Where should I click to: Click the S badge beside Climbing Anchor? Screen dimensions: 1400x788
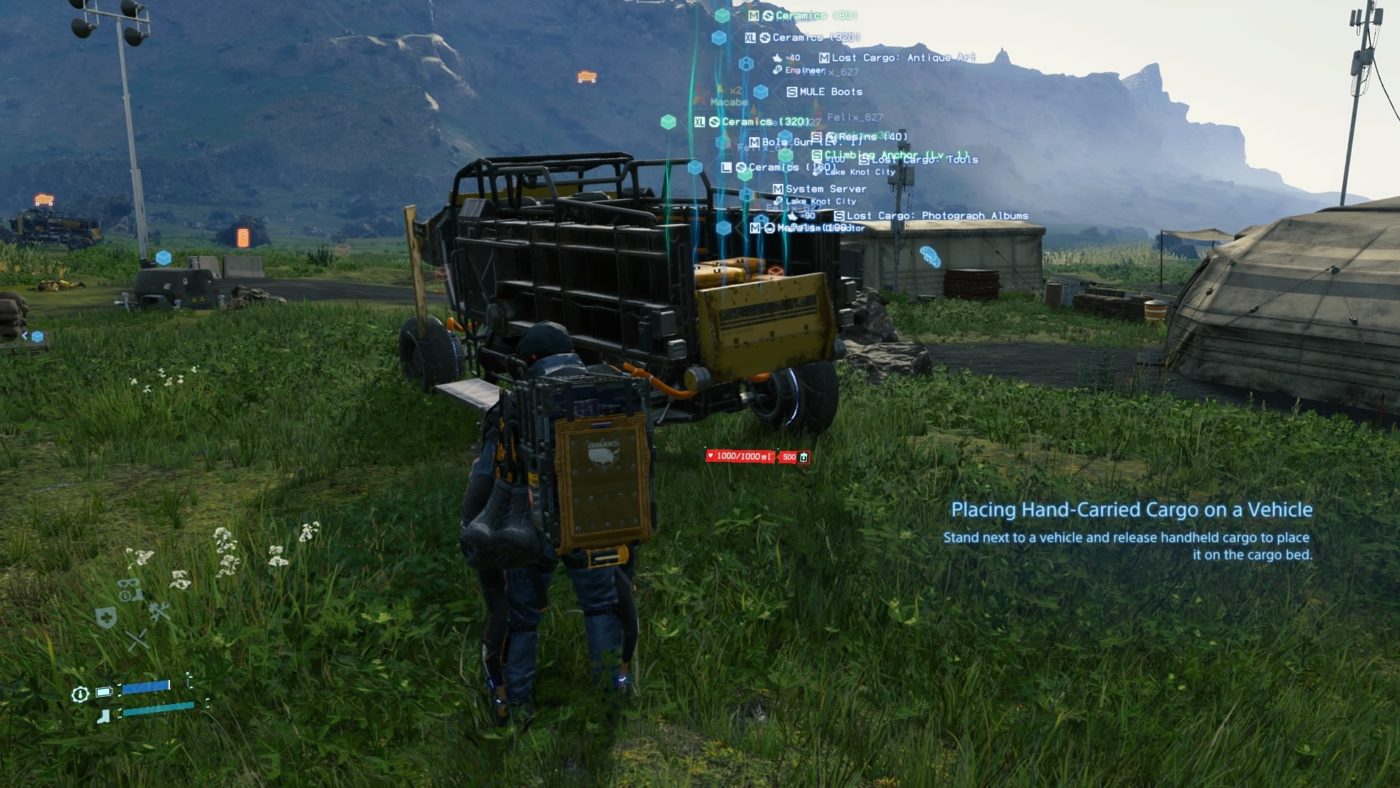(817, 155)
